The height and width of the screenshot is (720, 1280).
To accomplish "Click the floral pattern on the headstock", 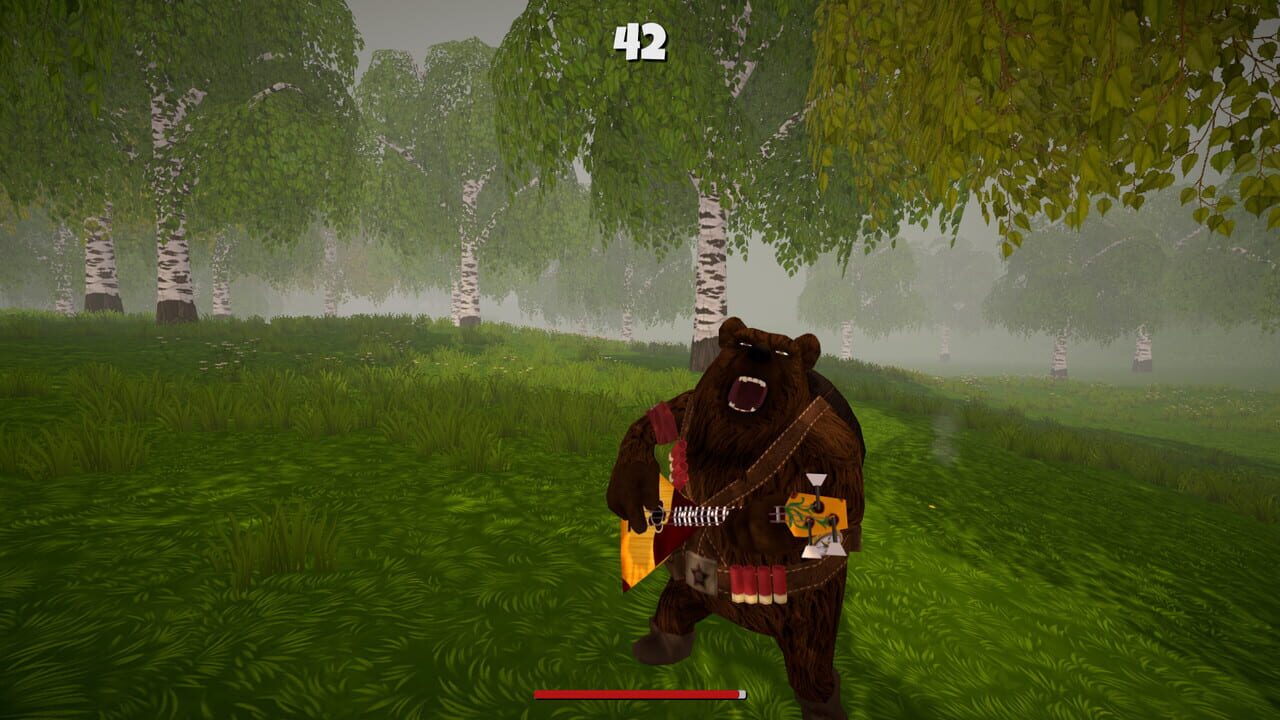I will pyautogui.click(x=802, y=512).
